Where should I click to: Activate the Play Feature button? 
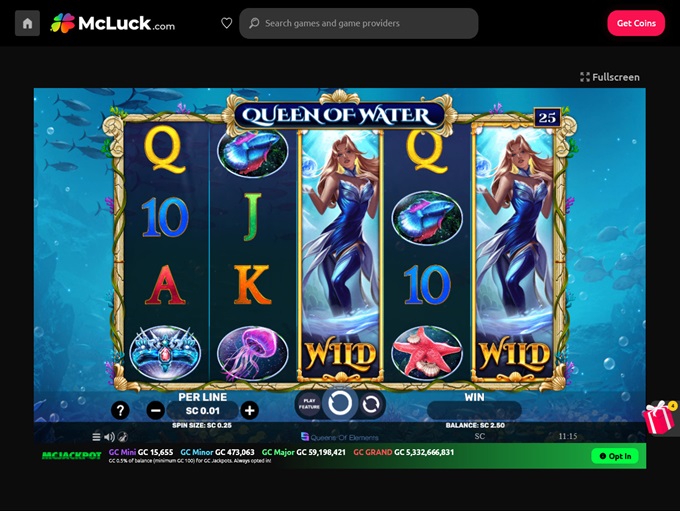[x=309, y=403]
